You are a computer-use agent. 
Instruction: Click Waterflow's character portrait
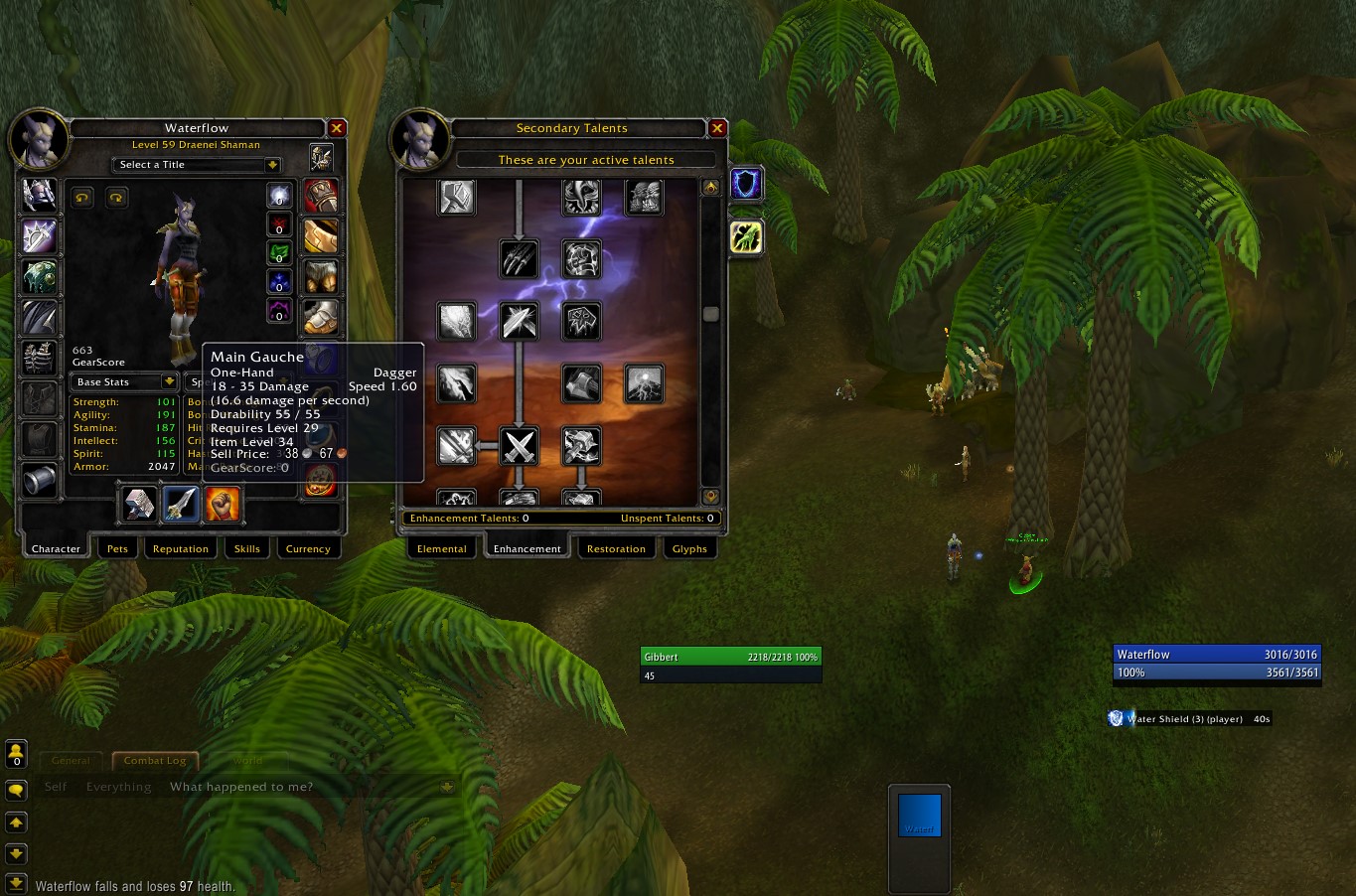pyautogui.click(x=40, y=139)
